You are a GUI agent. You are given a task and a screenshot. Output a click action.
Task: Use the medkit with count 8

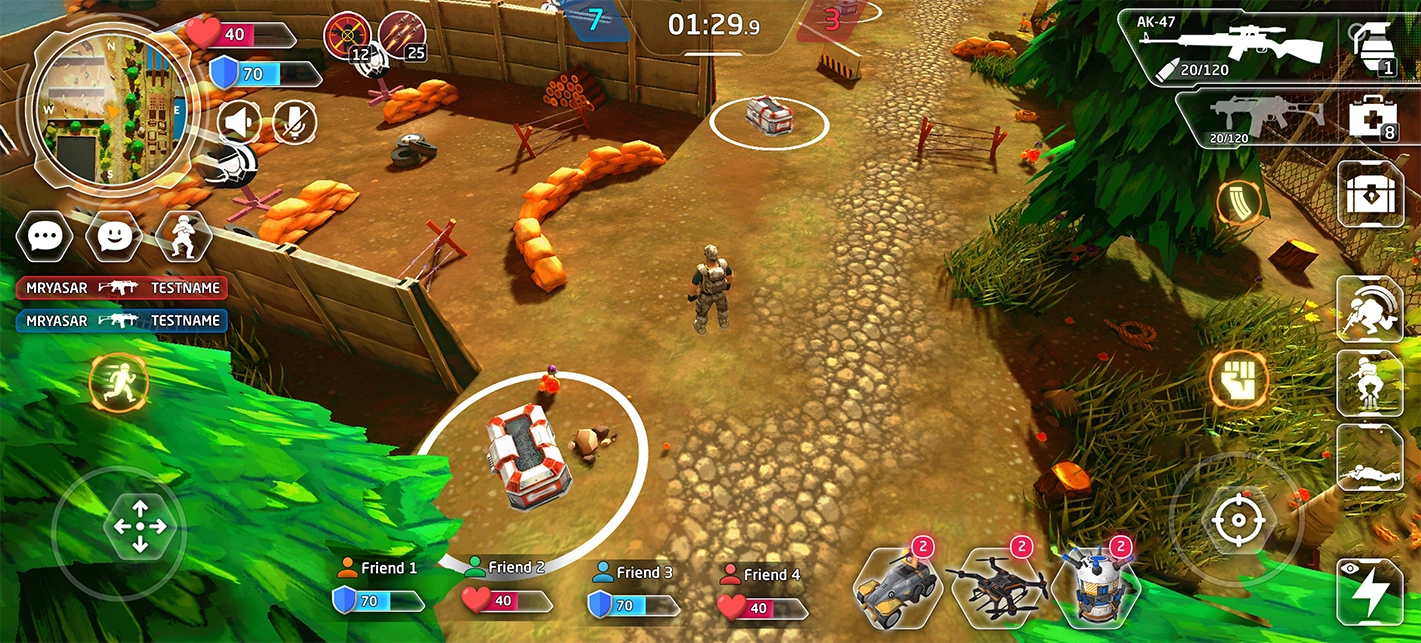(x=1371, y=119)
